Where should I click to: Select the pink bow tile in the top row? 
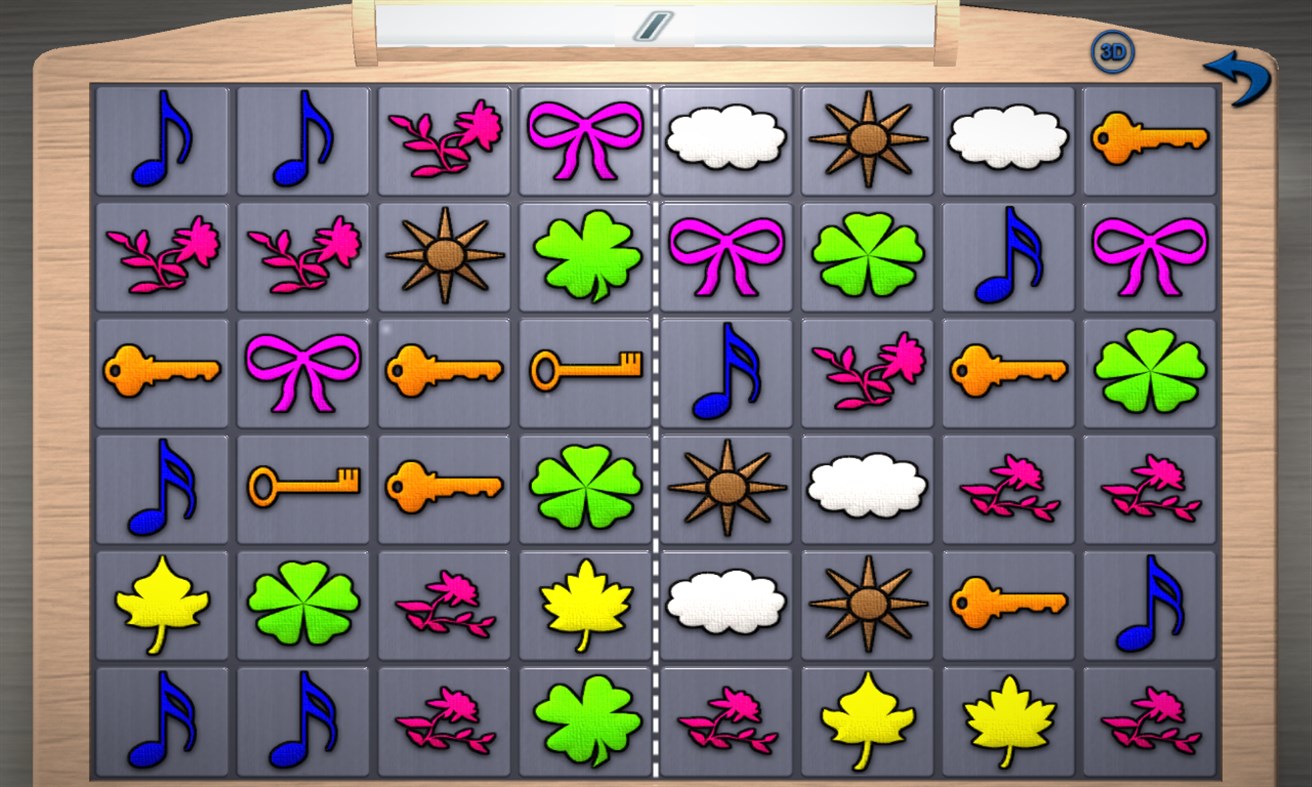click(x=585, y=140)
